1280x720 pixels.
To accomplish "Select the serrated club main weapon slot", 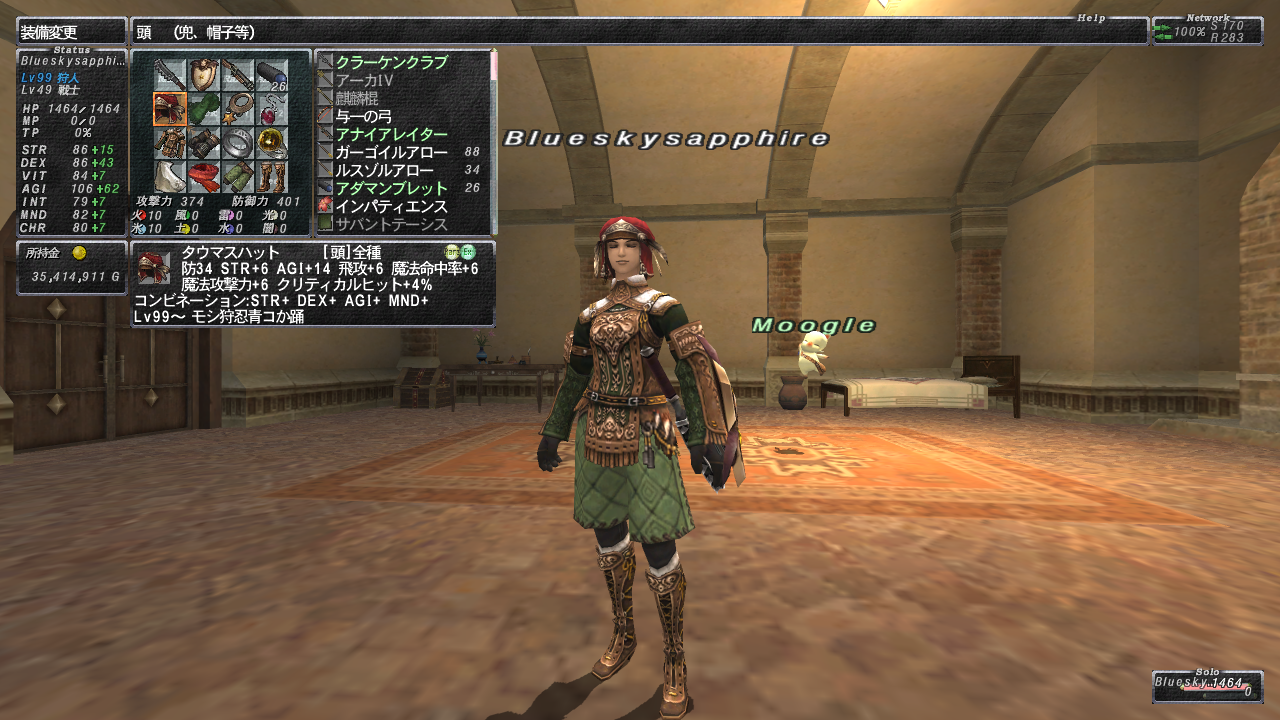I will coord(170,74).
